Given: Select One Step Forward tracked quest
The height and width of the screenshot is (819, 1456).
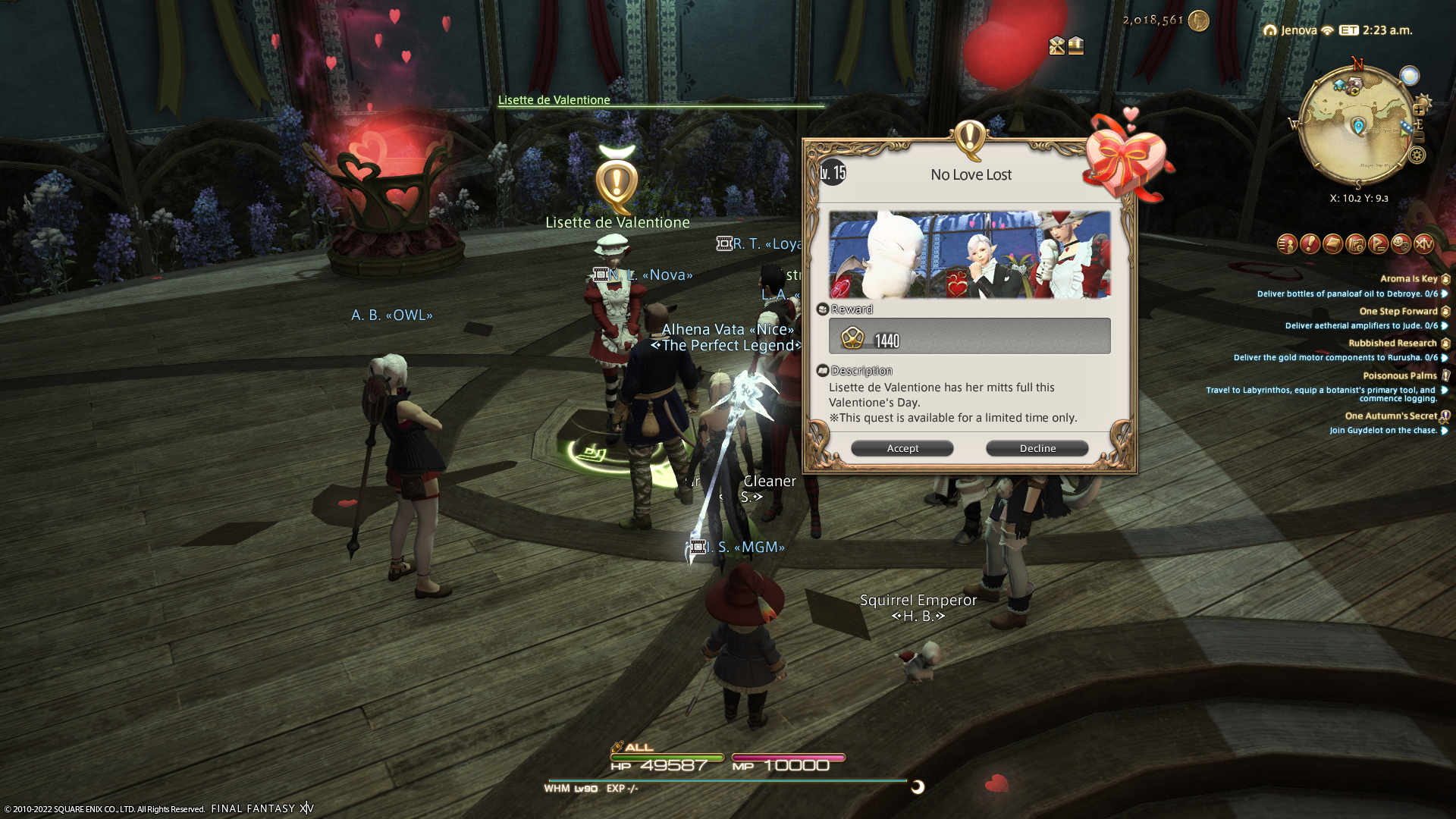Looking at the screenshot, I should pyautogui.click(x=1398, y=311).
